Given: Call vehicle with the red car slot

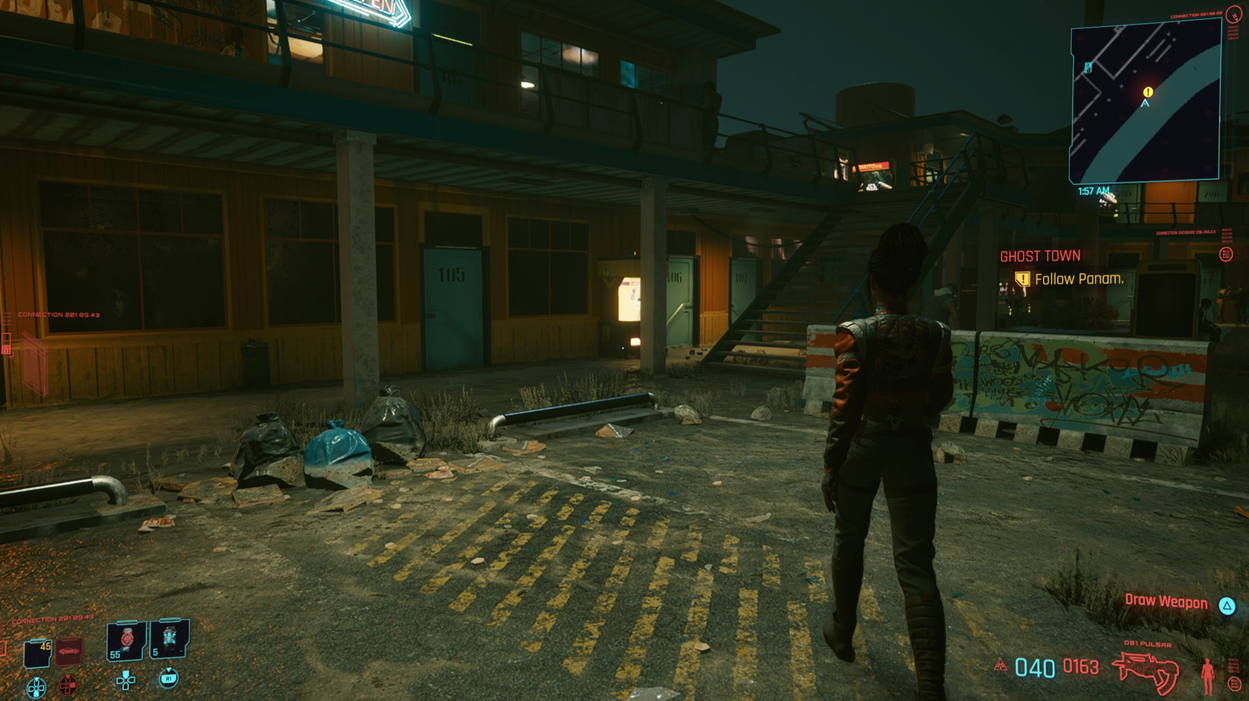Looking at the screenshot, I should click(x=68, y=652).
